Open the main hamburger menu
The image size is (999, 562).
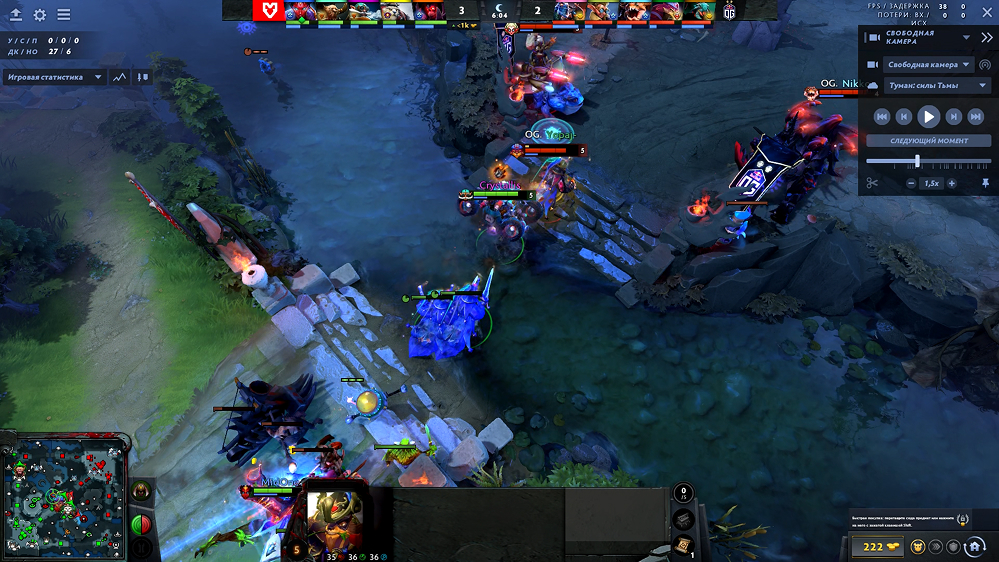click(64, 15)
